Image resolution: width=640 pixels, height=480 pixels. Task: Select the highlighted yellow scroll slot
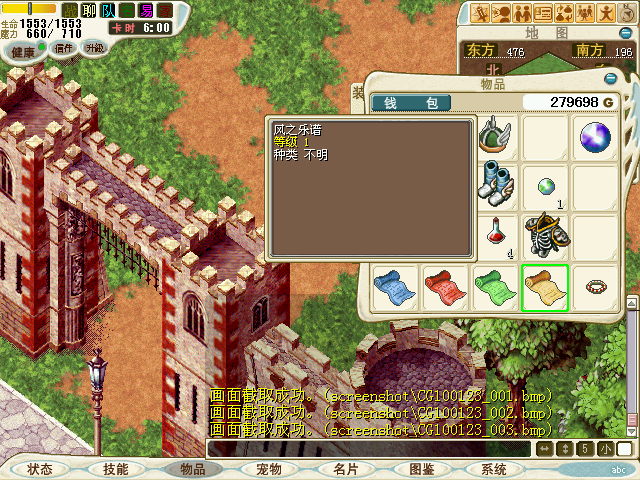tap(545, 287)
